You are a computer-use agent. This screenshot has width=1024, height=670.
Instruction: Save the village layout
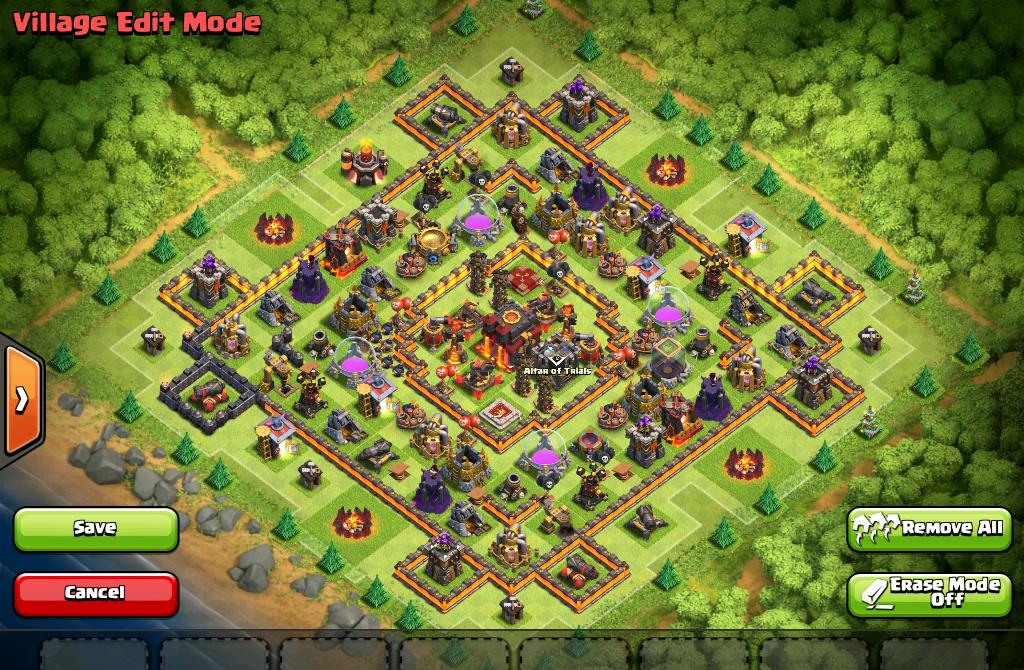coord(96,528)
